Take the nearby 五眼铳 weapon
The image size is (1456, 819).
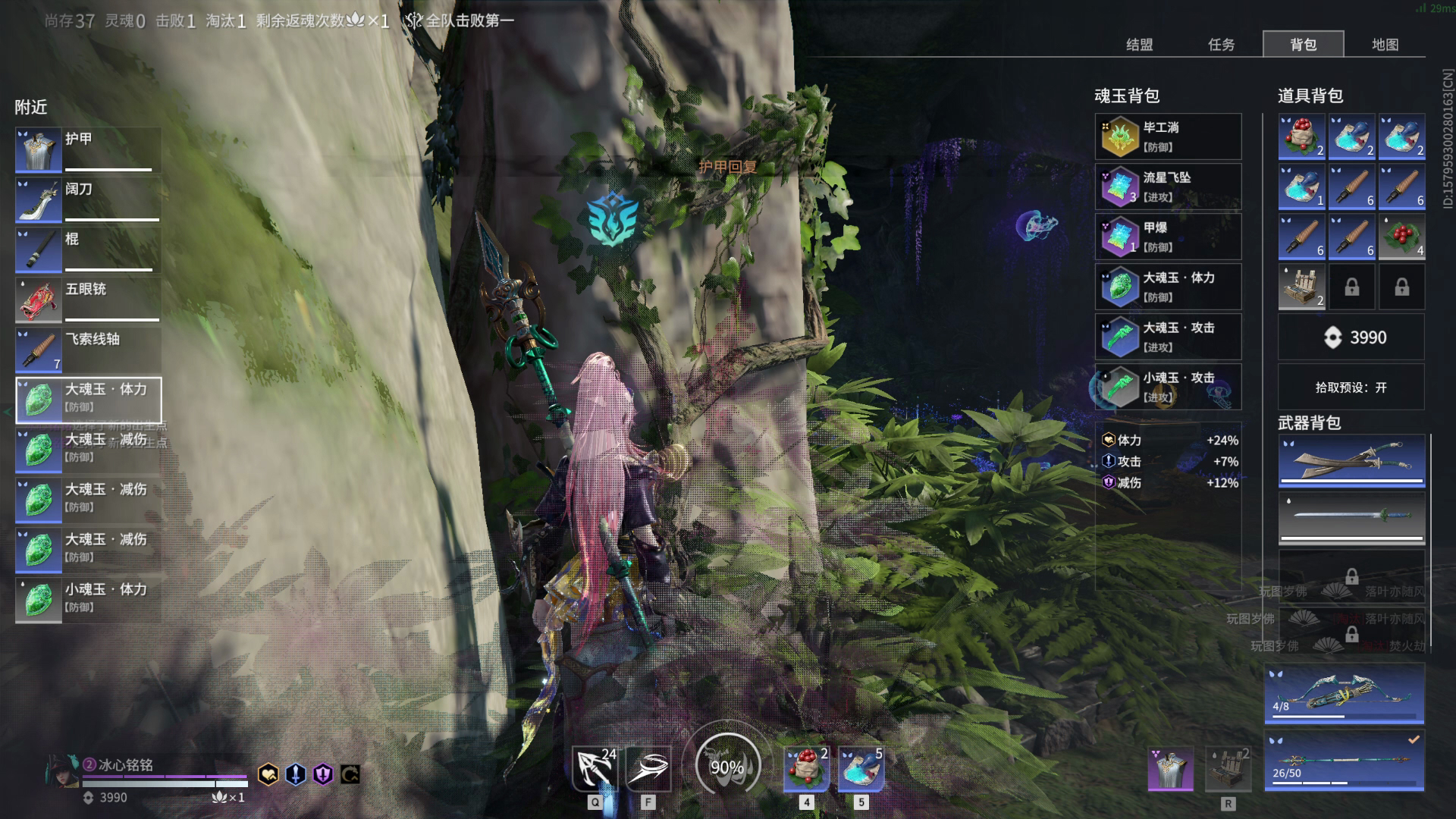point(88,300)
